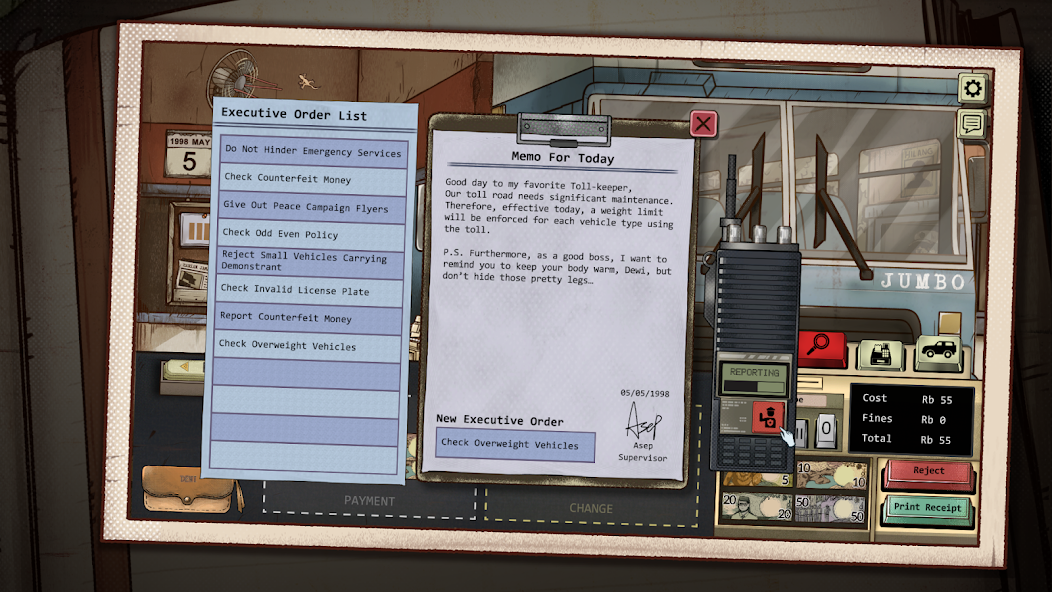Choose 'Give Out Peace Campaign Flyers' order

(x=313, y=206)
